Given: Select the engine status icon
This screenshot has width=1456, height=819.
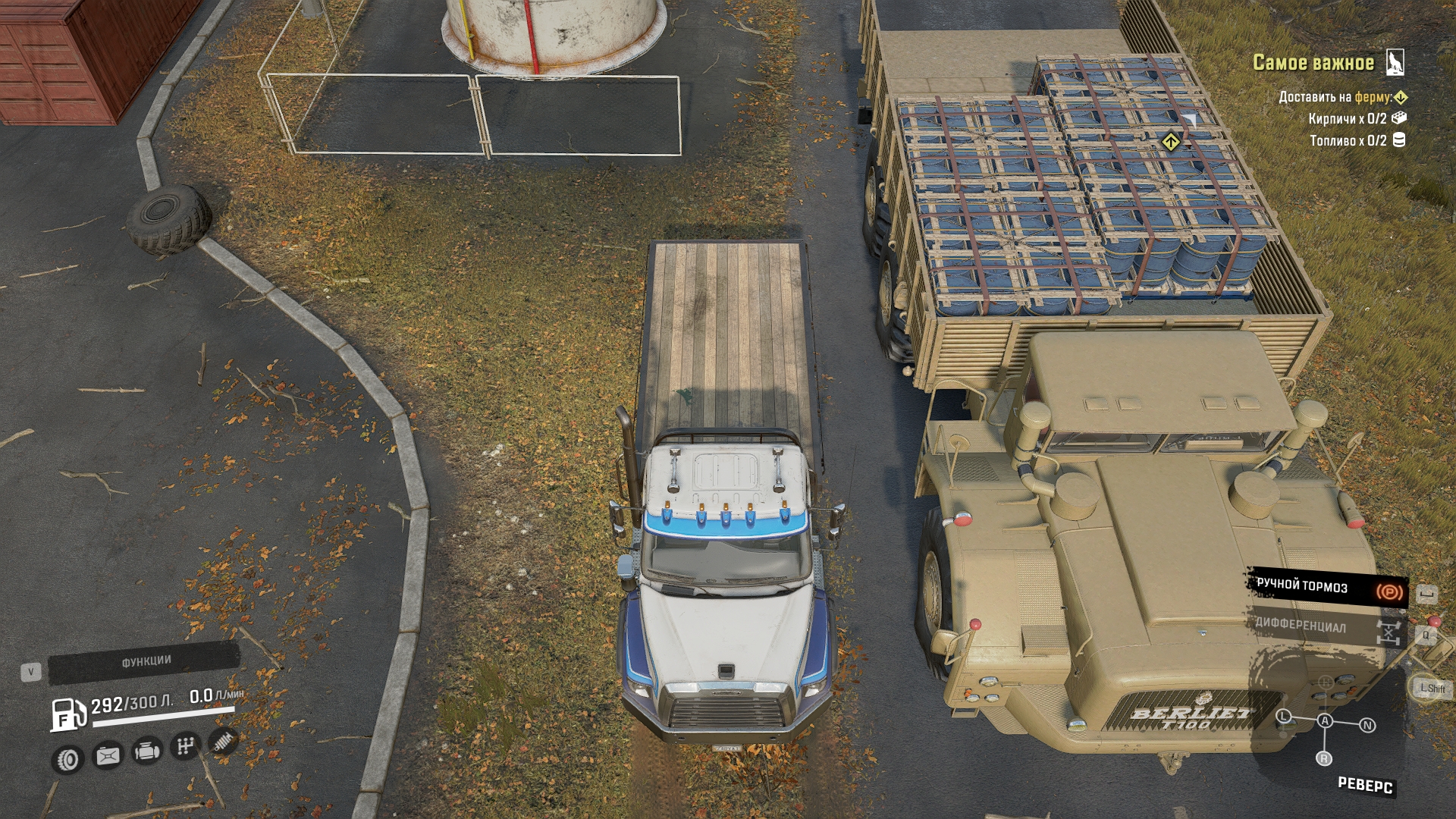Looking at the screenshot, I should point(147,751).
